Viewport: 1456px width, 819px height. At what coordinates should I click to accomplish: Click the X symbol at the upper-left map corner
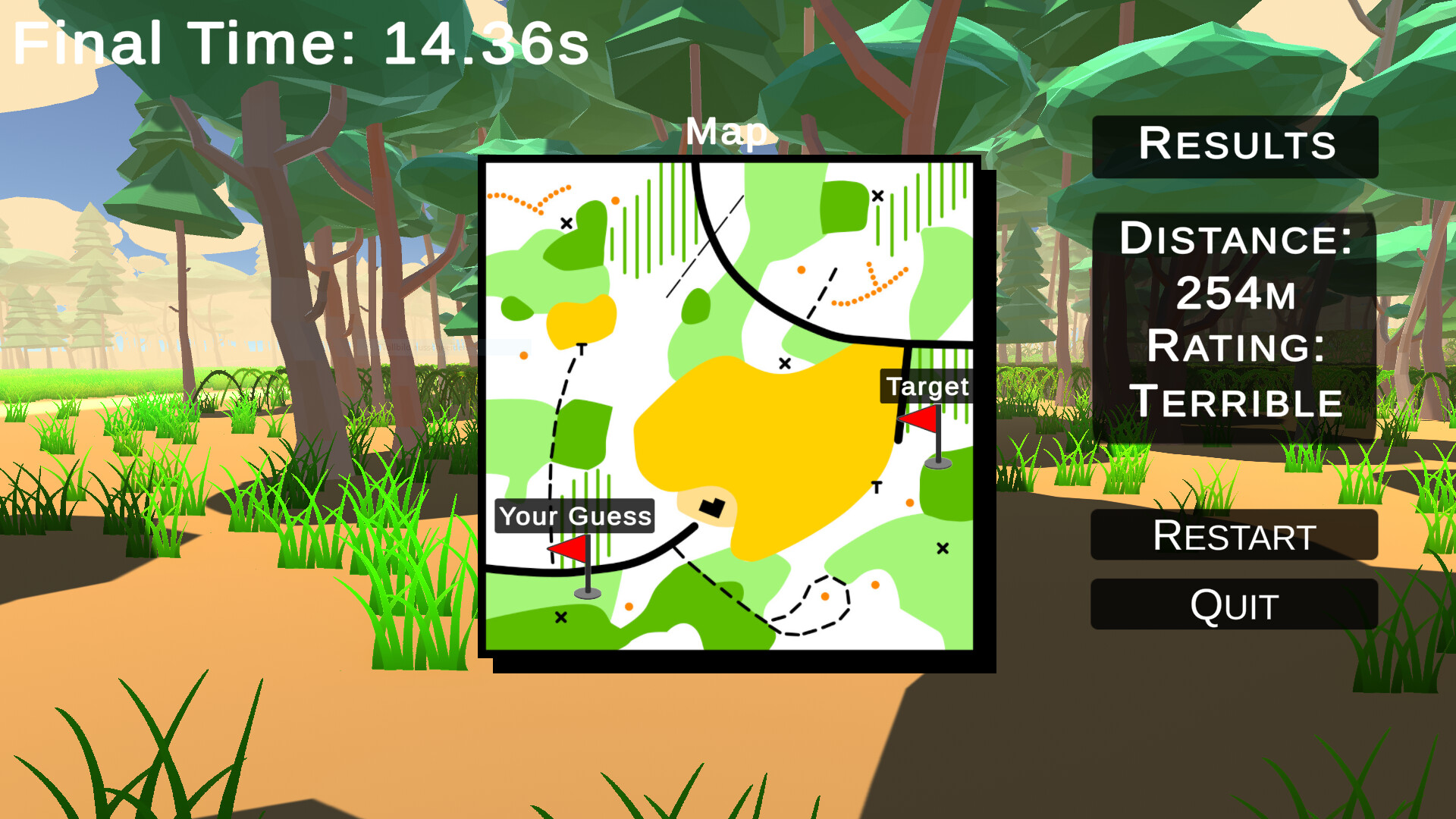tap(565, 223)
